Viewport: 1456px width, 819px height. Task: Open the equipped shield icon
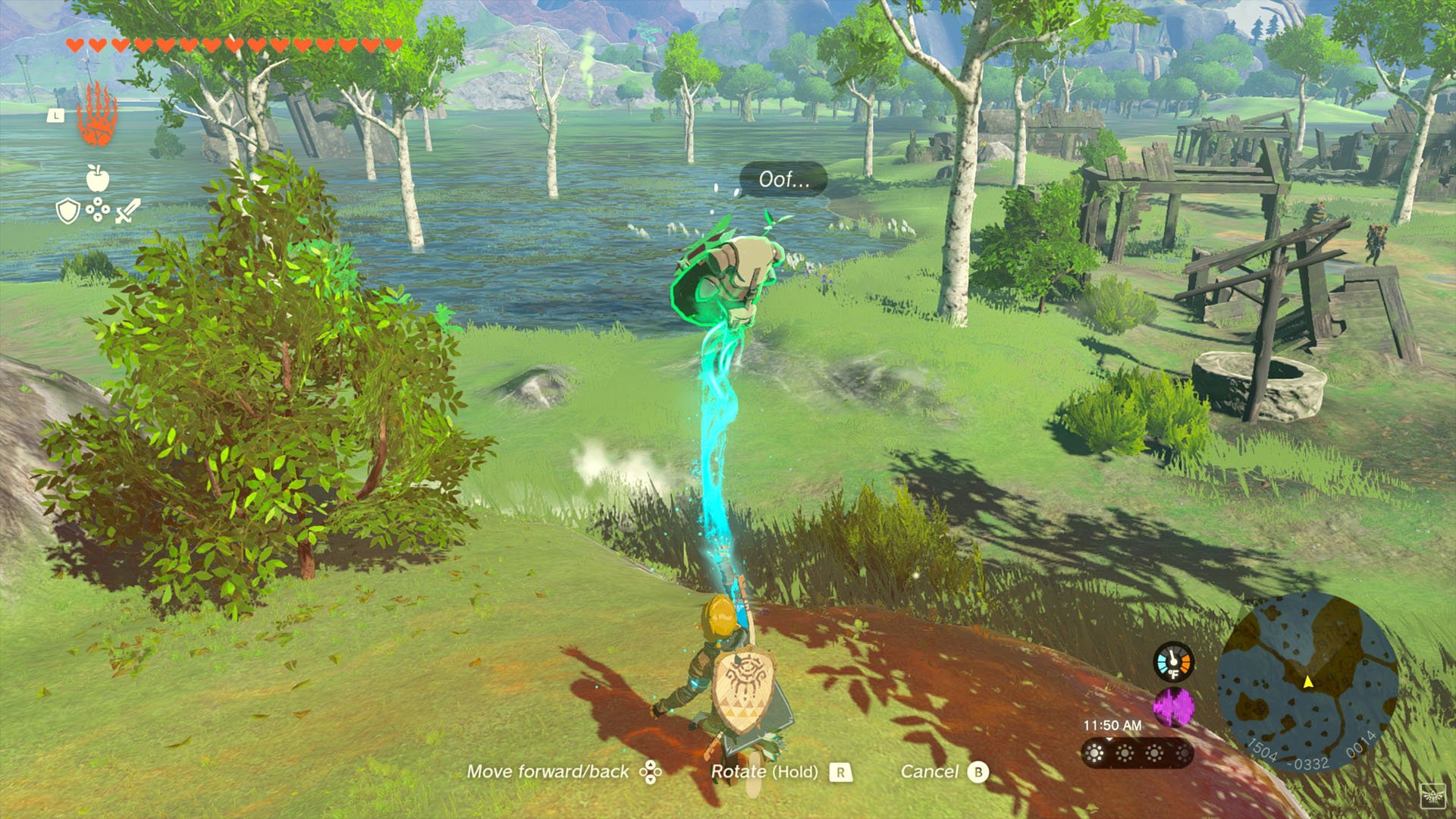pyautogui.click(x=67, y=210)
